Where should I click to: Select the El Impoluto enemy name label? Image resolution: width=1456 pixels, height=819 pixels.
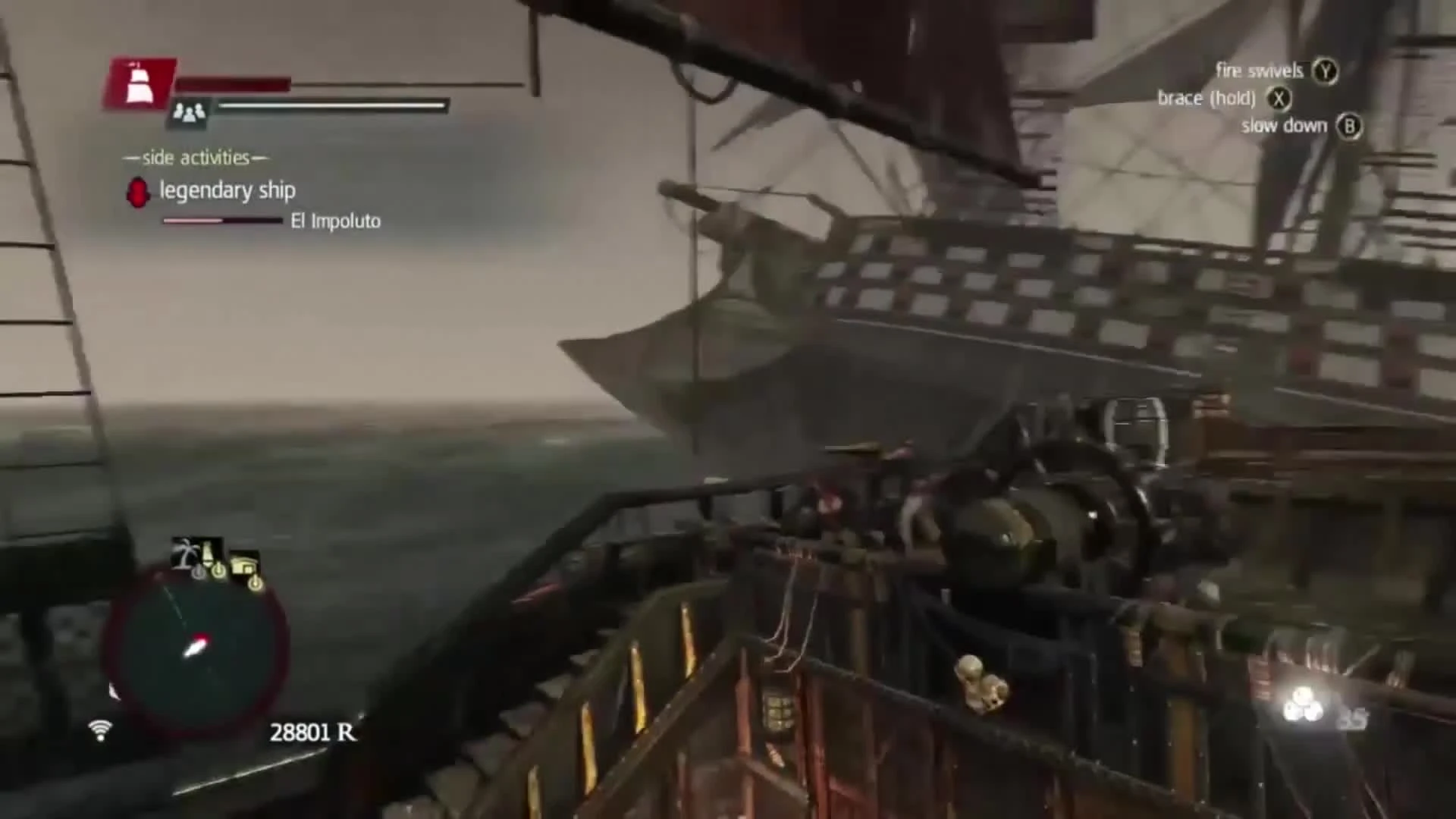tap(334, 221)
